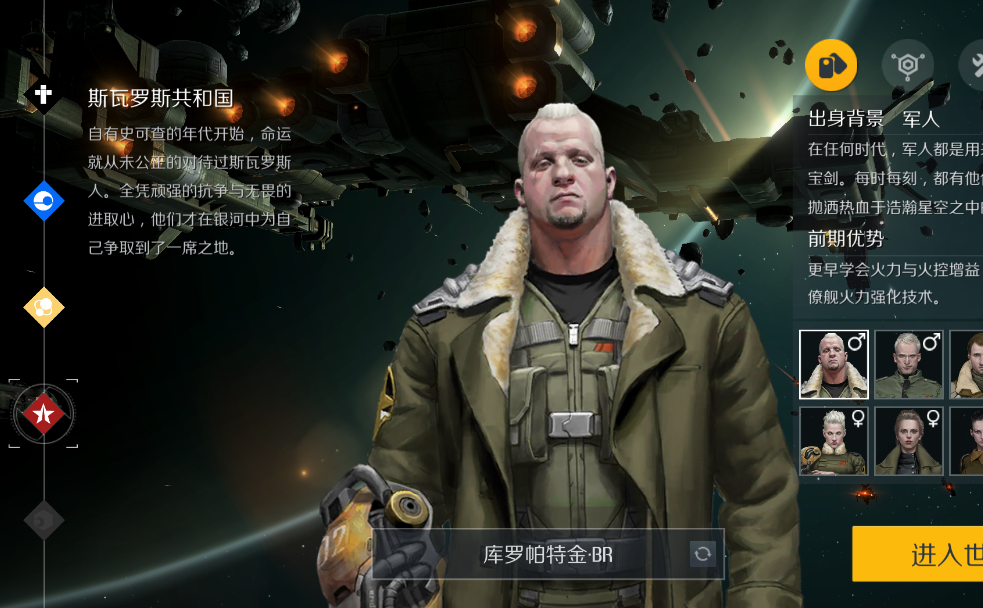This screenshot has width=983, height=608.
Task: Randomize the character name with refresh icon
Action: (703, 554)
